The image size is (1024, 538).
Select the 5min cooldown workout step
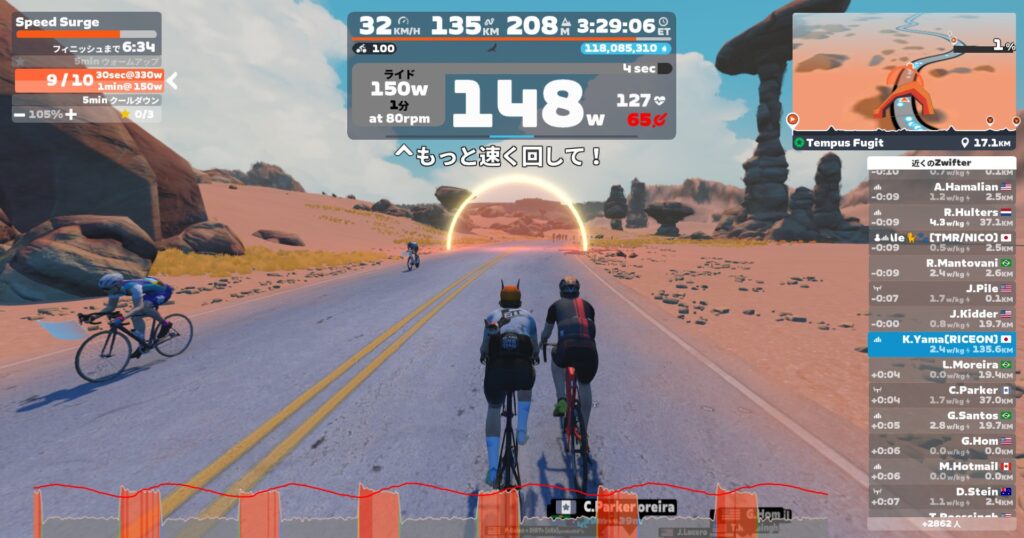pyautogui.click(x=88, y=100)
